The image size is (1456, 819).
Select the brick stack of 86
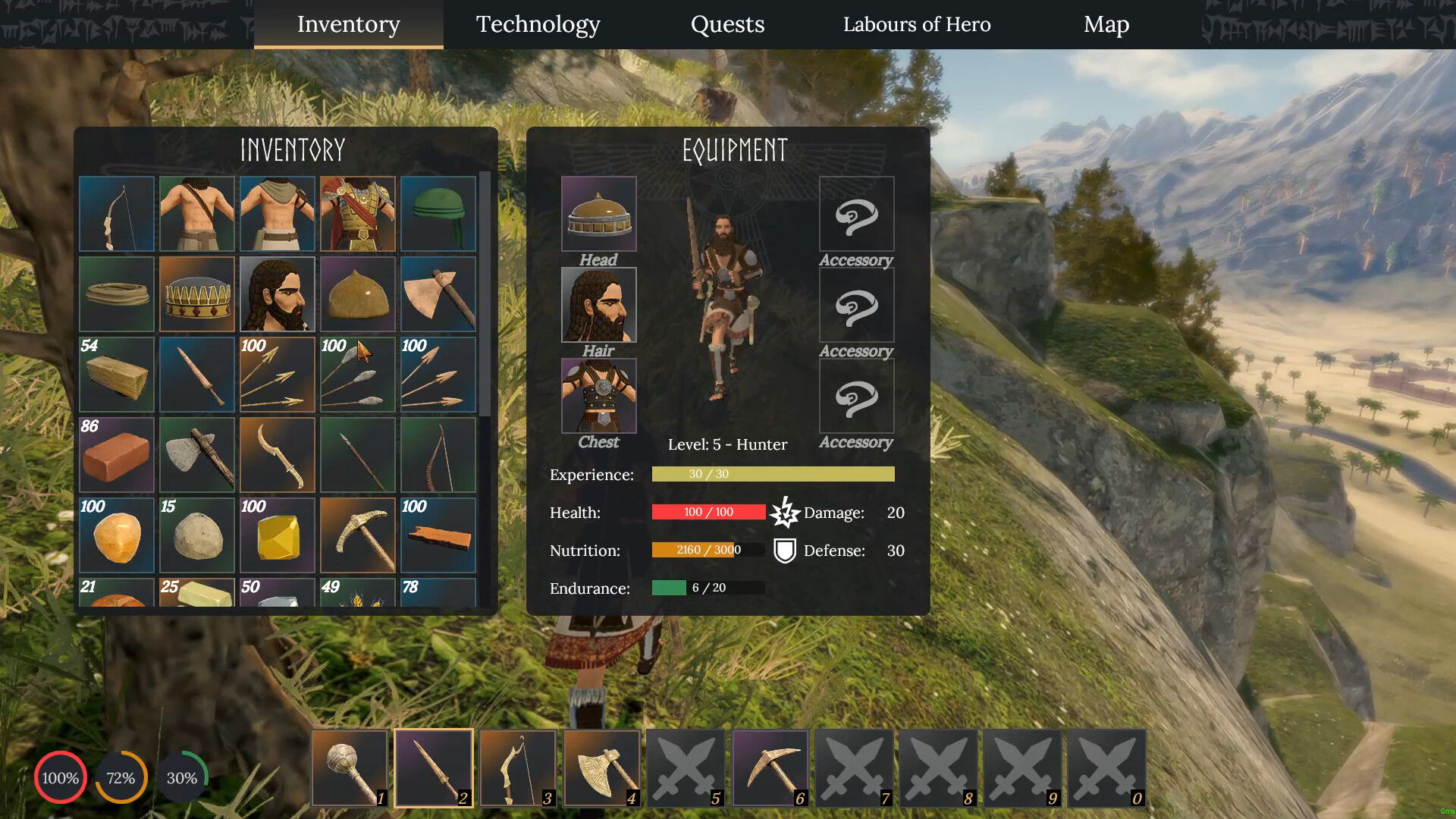click(x=116, y=455)
